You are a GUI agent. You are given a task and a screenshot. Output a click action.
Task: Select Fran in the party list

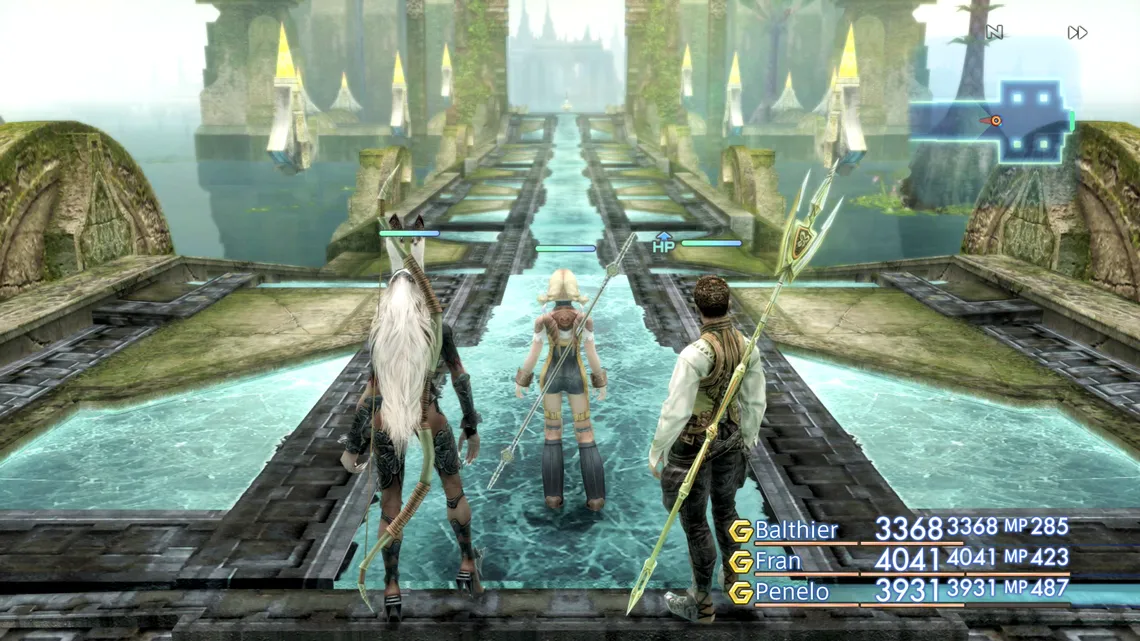click(x=777, y=561)
